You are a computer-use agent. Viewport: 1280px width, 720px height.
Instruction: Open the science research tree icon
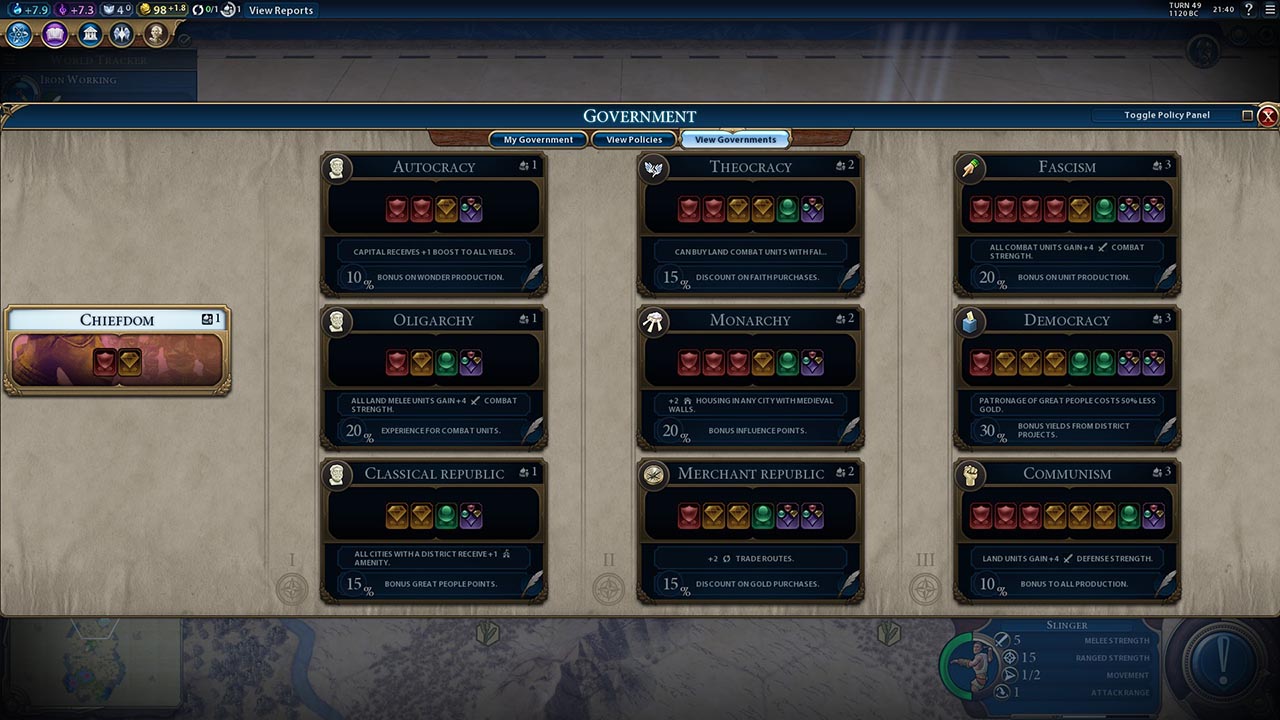coord(19,35)
